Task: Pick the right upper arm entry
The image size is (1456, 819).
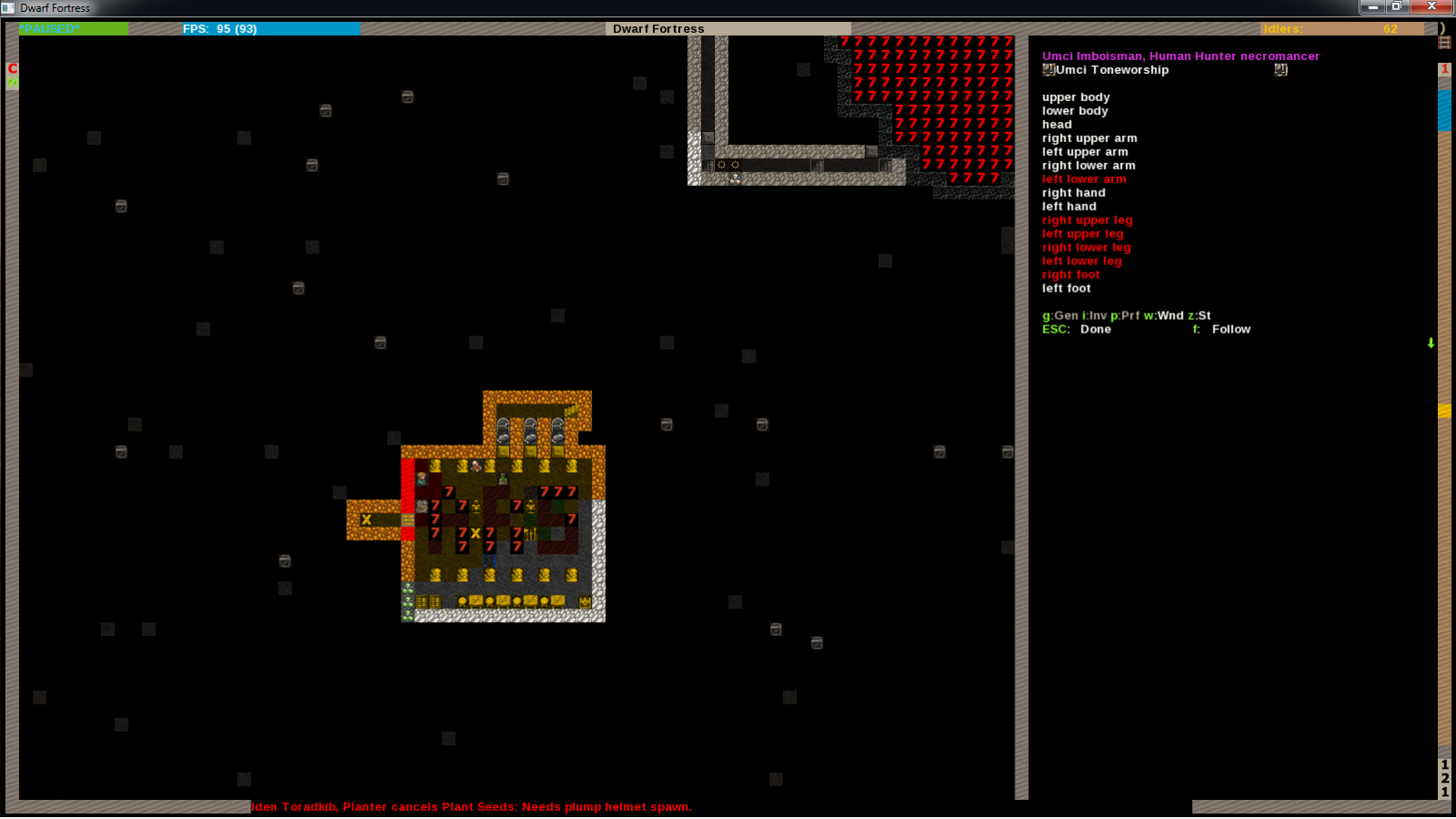Action: pos(1089,138)
